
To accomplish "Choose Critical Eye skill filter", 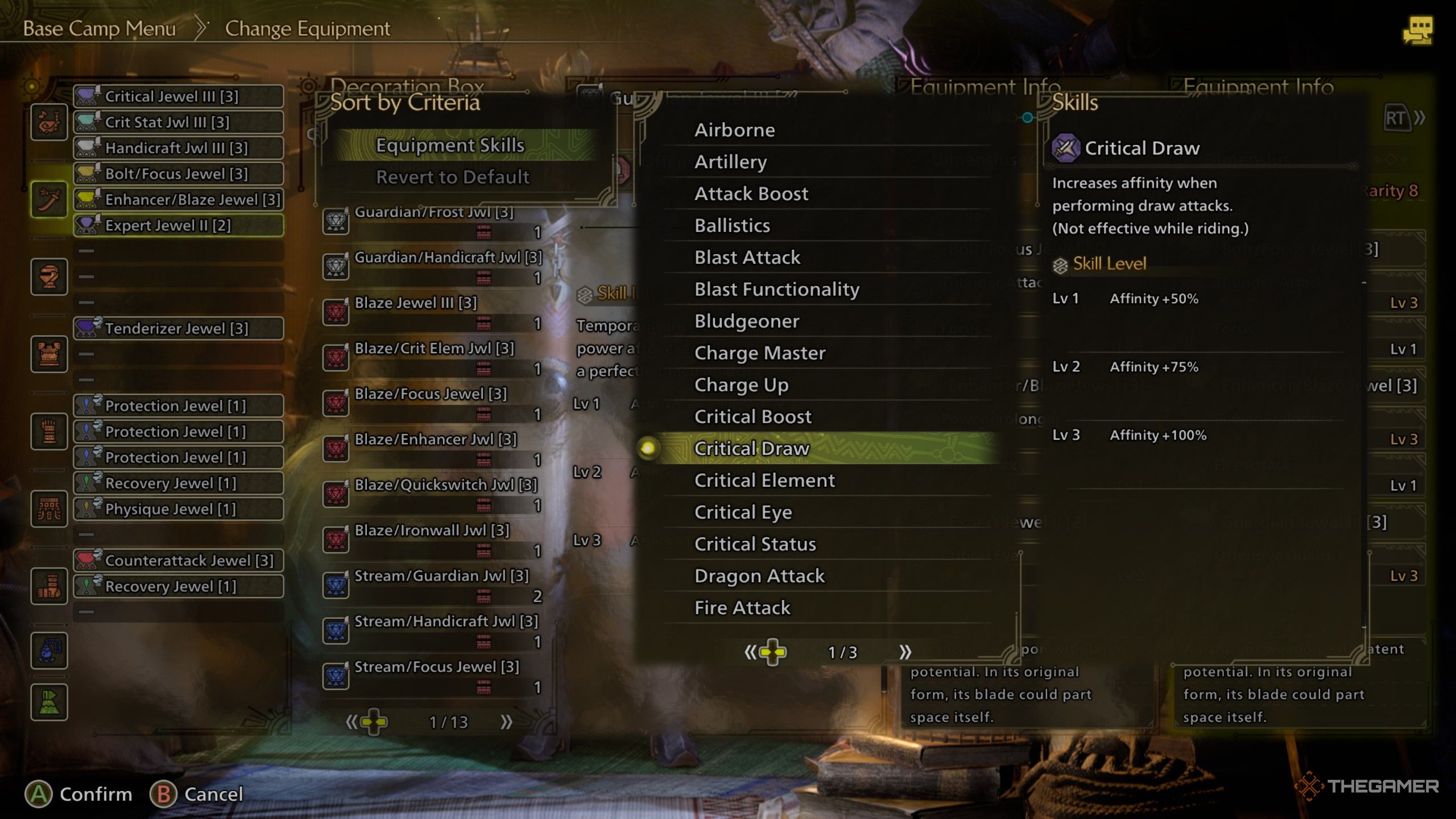I will (x=743, y=512).
